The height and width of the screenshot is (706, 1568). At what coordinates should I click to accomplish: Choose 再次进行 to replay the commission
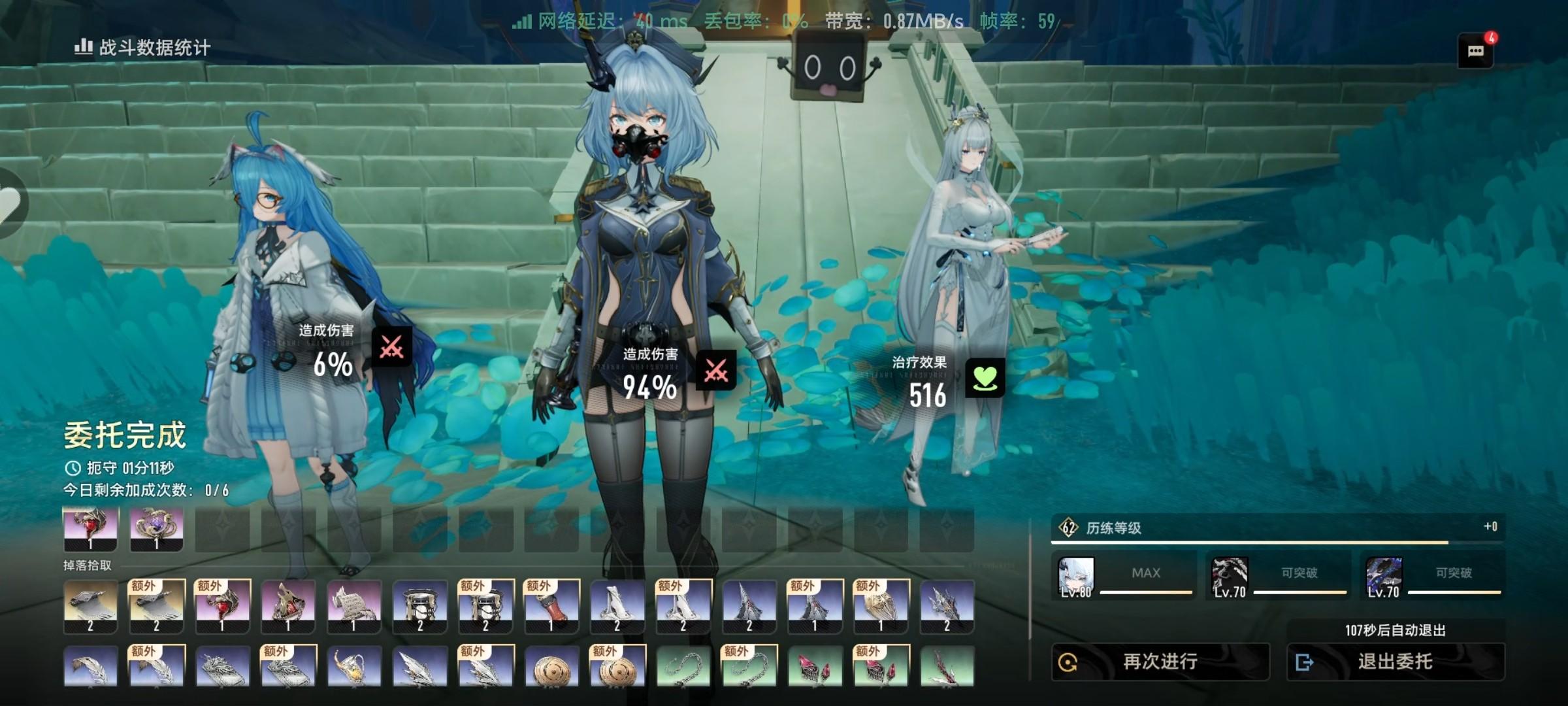tap(1160, 662)
